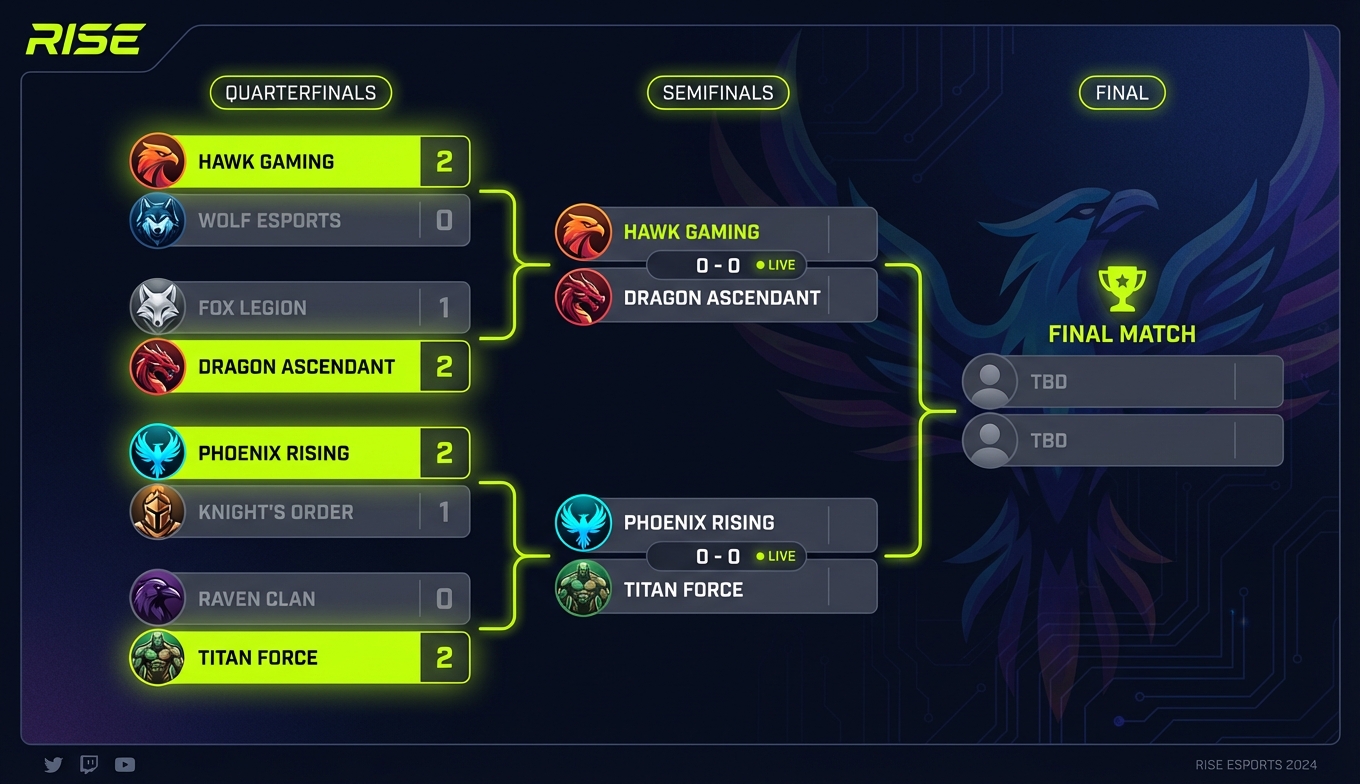Select the Phoenix Rising logo
Screen dimensions: 1360x784
(x=158, y=453)
